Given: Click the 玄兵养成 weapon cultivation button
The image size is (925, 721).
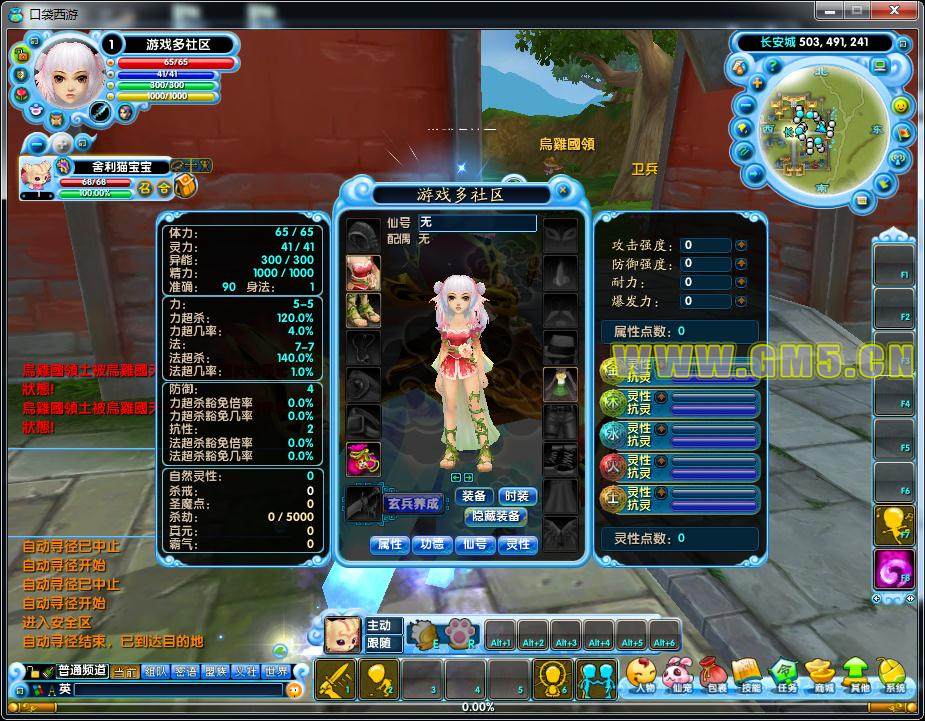Looking at the screenshot, I should click(412, 504).
